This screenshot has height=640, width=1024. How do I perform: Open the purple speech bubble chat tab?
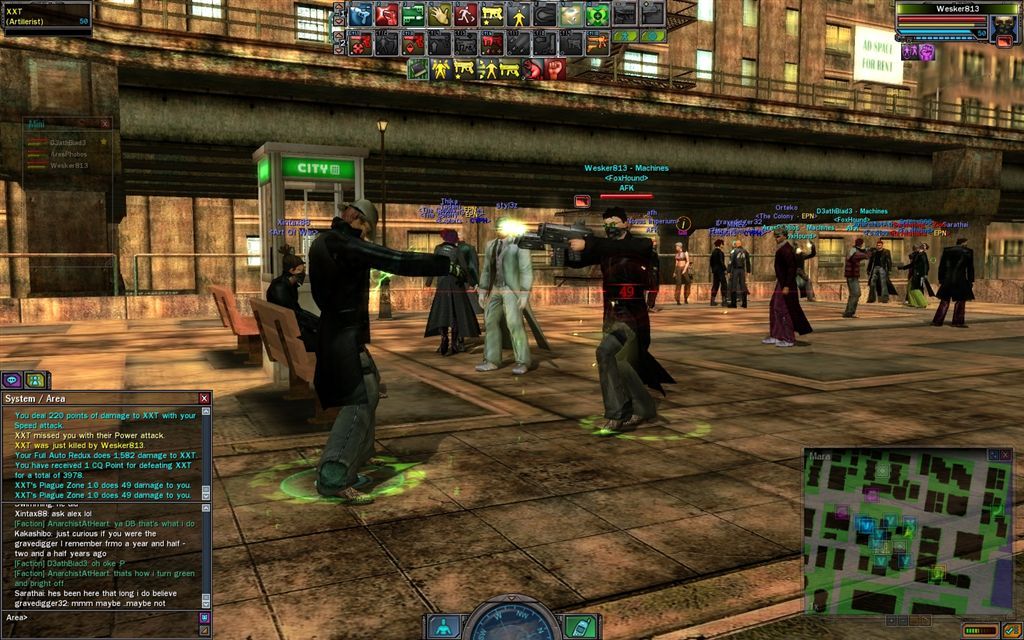pos(11,380)
